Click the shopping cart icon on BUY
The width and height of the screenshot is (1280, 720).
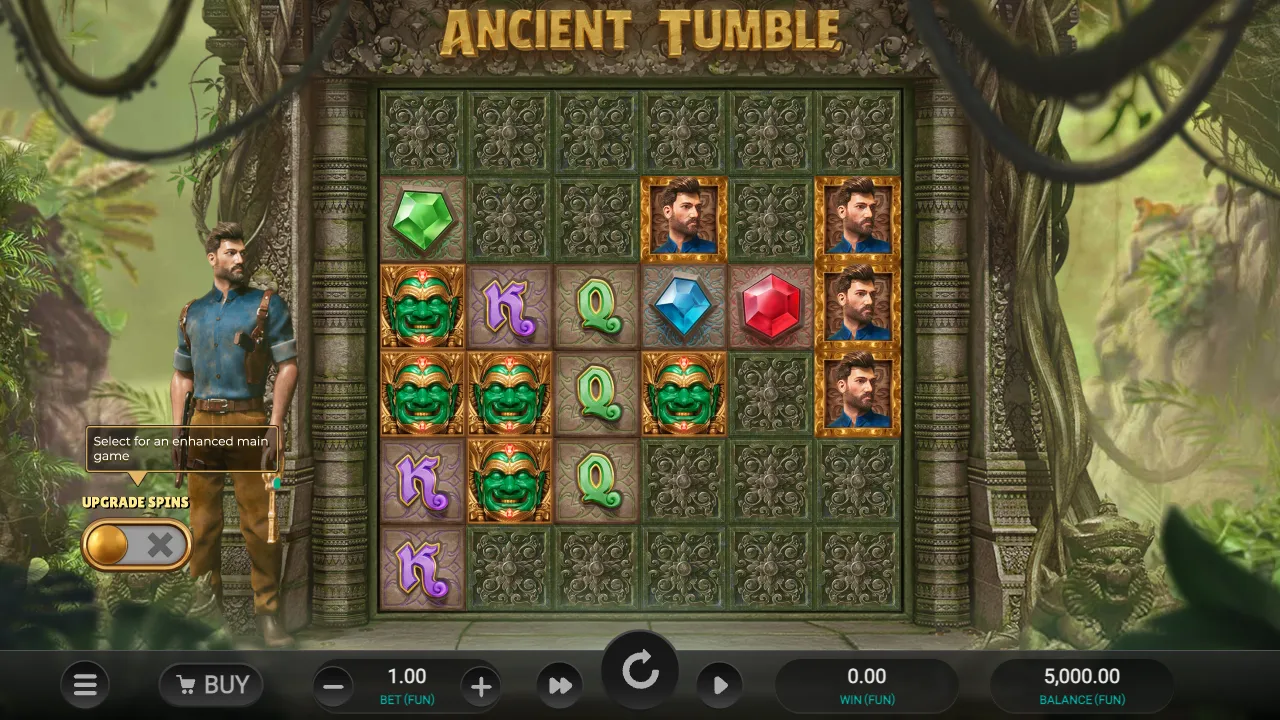click(x=185, y=684)
